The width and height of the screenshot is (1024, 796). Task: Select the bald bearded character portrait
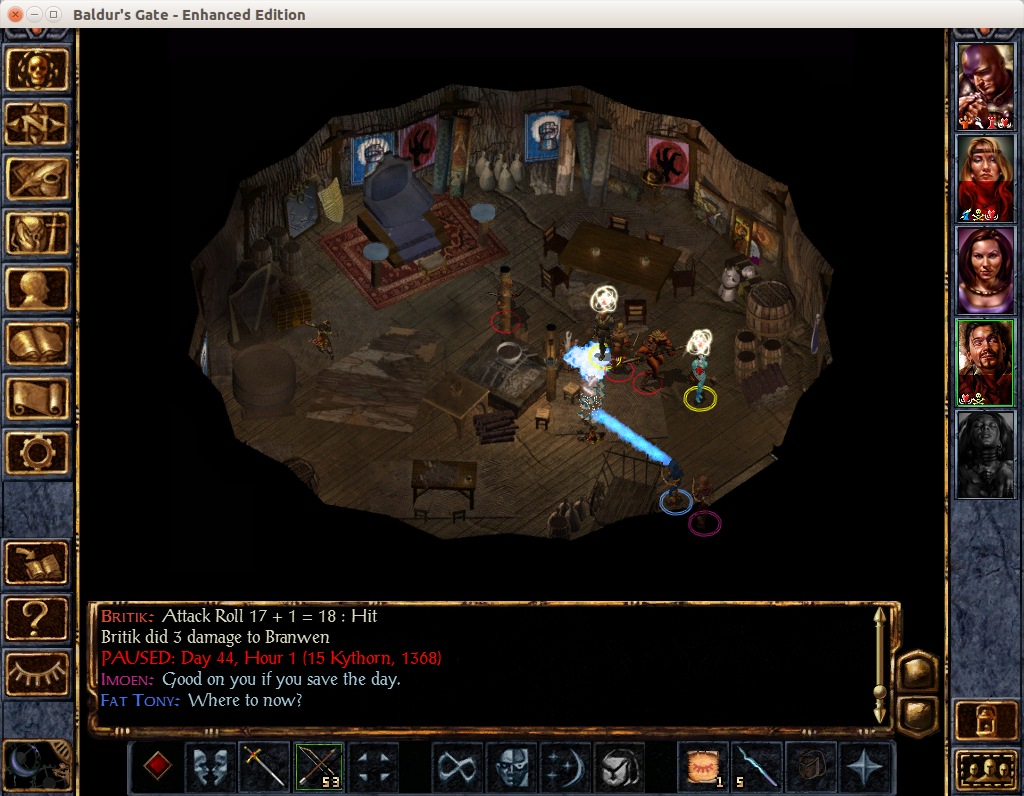point(985,86)
